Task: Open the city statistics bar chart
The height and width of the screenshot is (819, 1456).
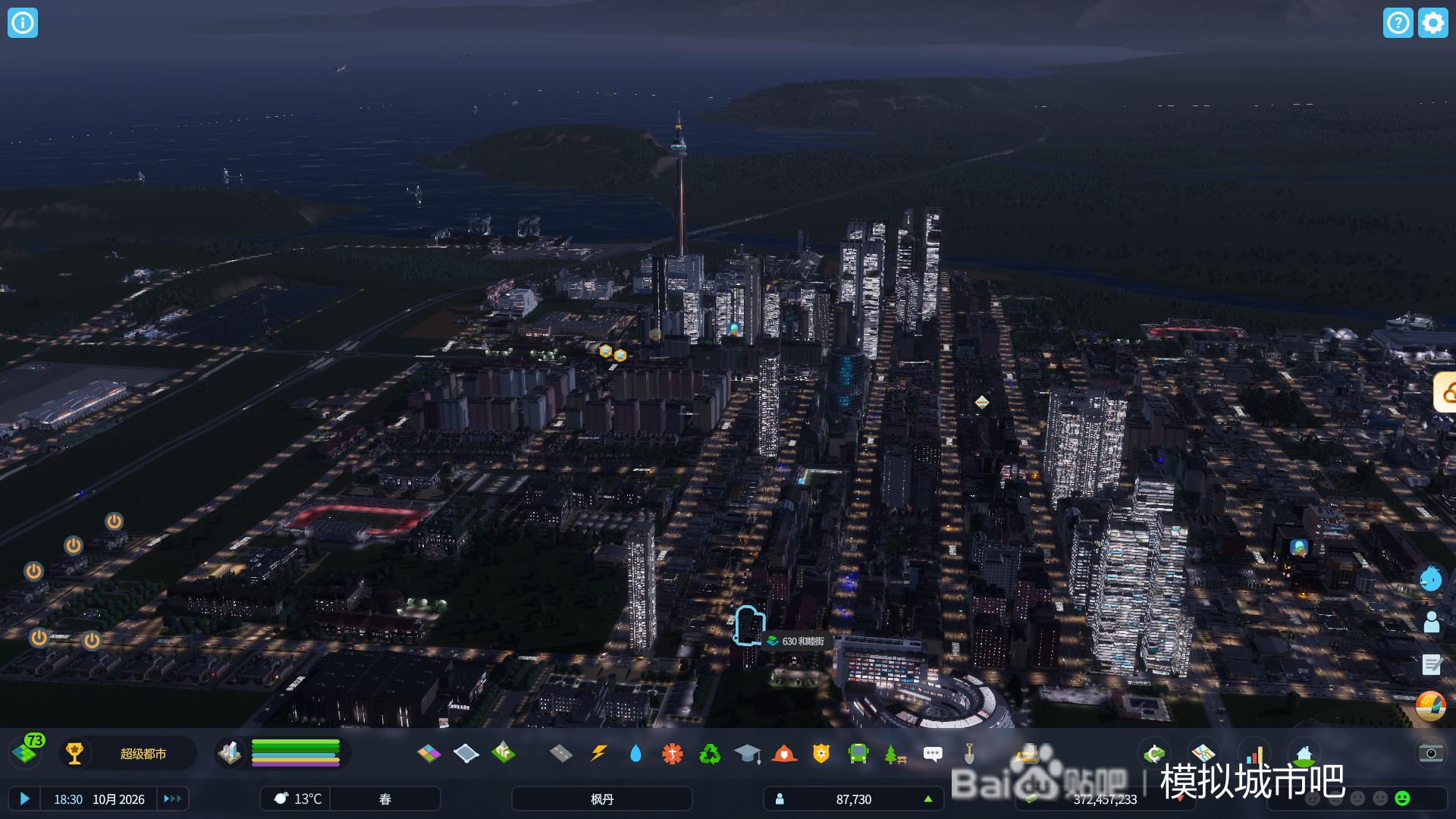Action: click(x=1255, y=755)
